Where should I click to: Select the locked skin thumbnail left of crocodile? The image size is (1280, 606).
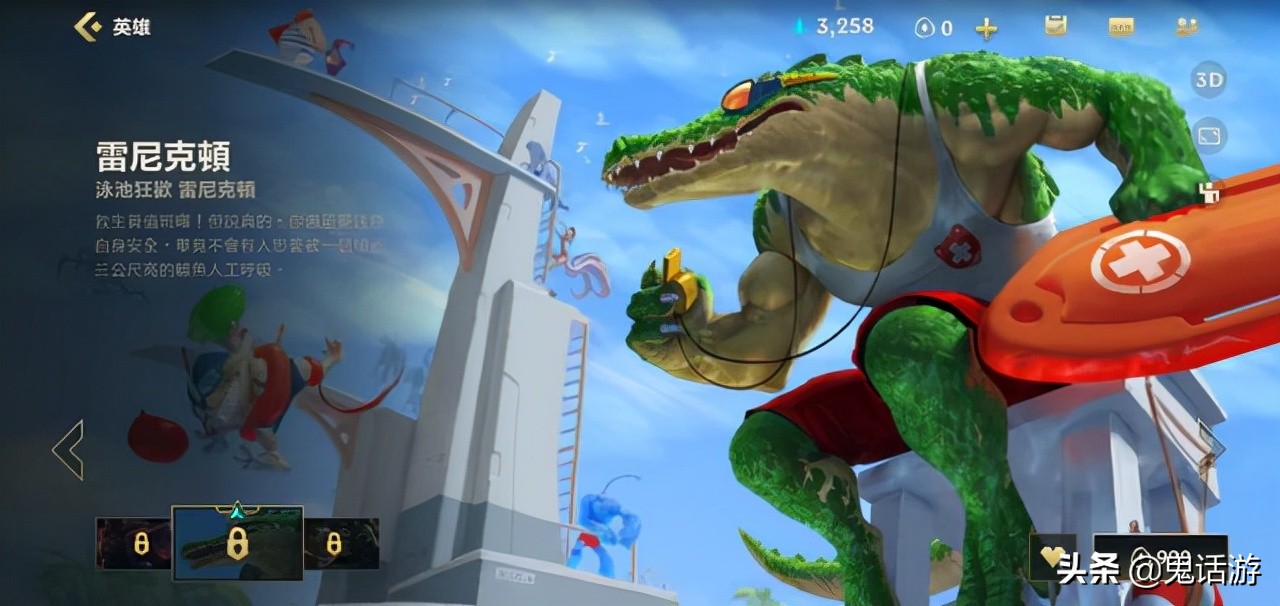pyautogui.click(x=133, y=544)
